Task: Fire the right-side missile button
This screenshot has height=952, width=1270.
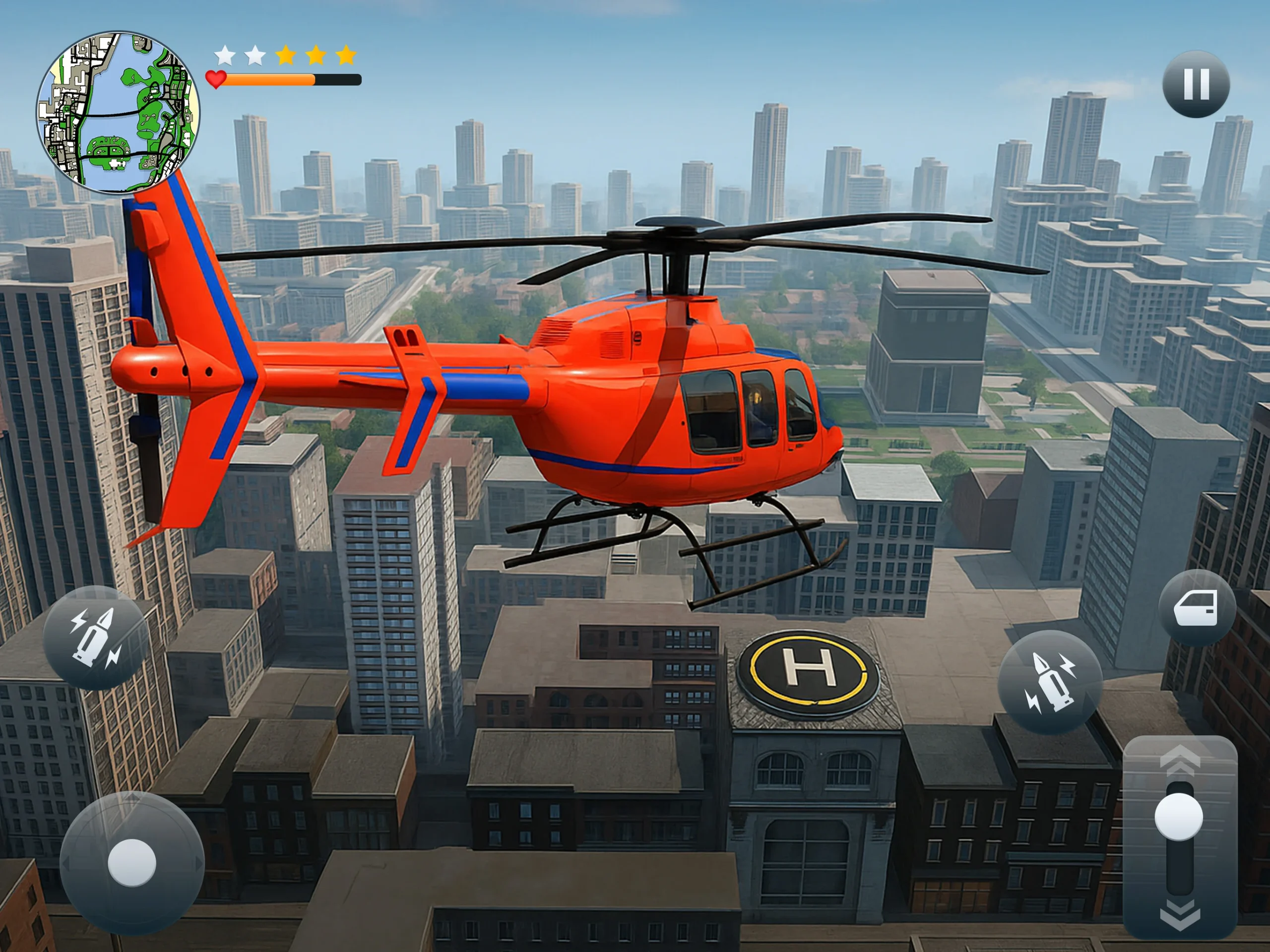Action: [x=1050, y=682]
